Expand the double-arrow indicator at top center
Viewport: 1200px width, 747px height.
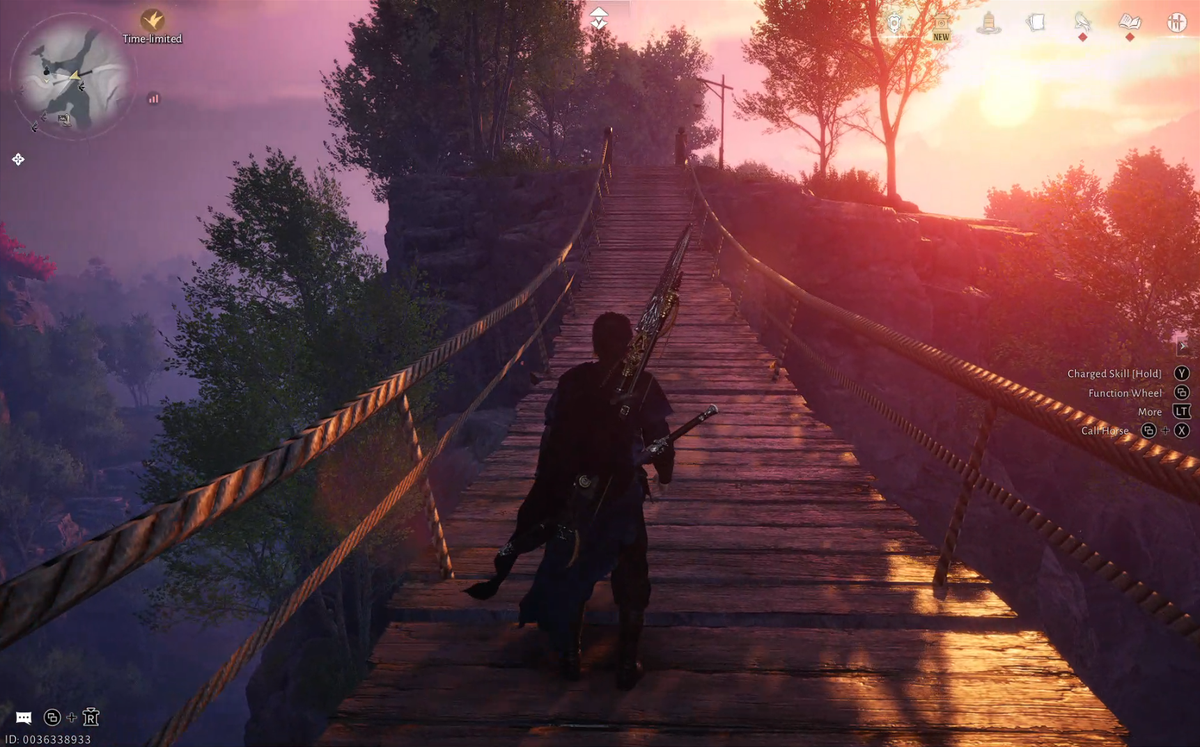pos(598,17)
